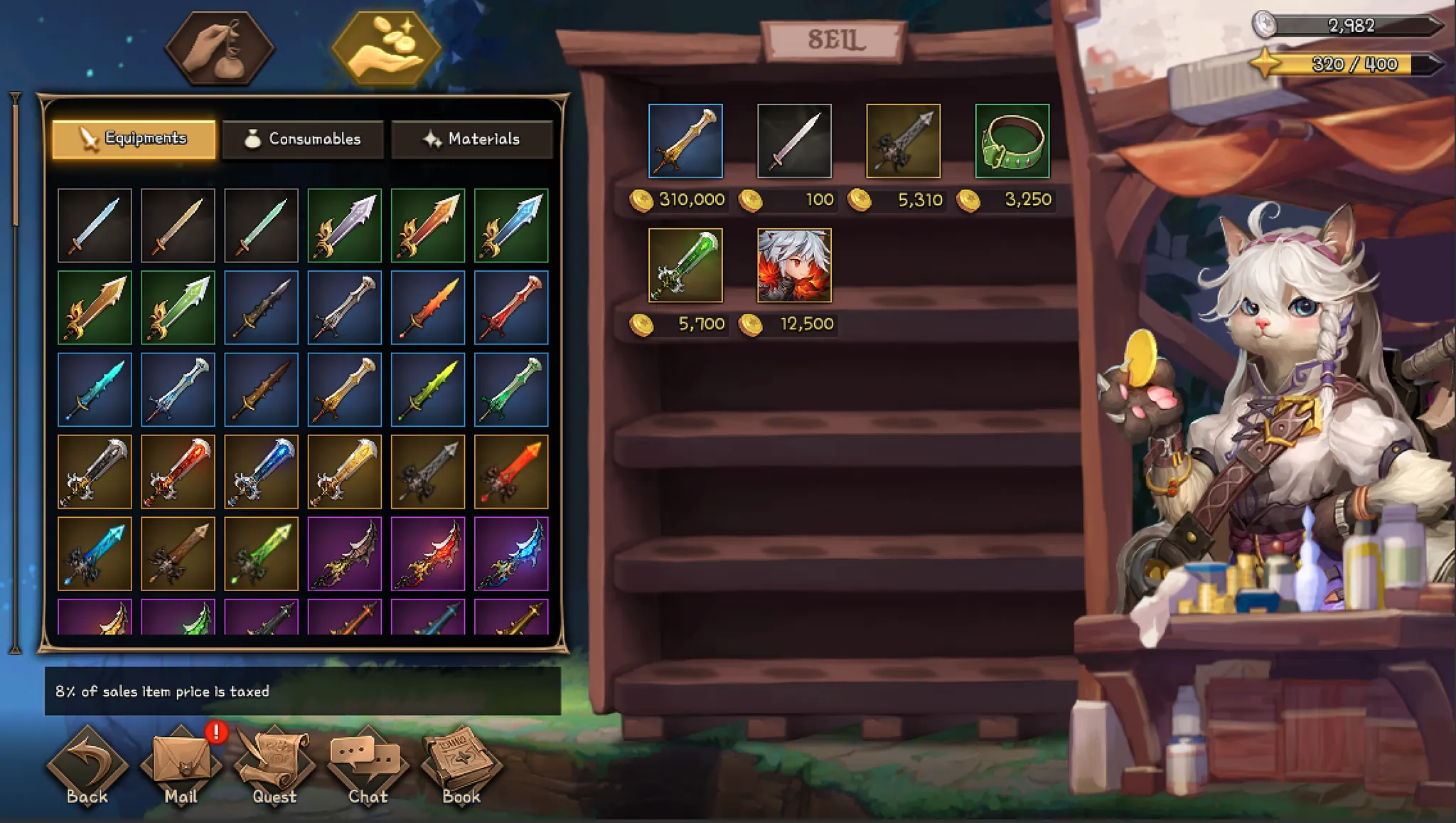Image resolution: width=1456 pixels, height=823 pixels.
Task: Select the Equipments tab
Action: click(x=134, y=139)
